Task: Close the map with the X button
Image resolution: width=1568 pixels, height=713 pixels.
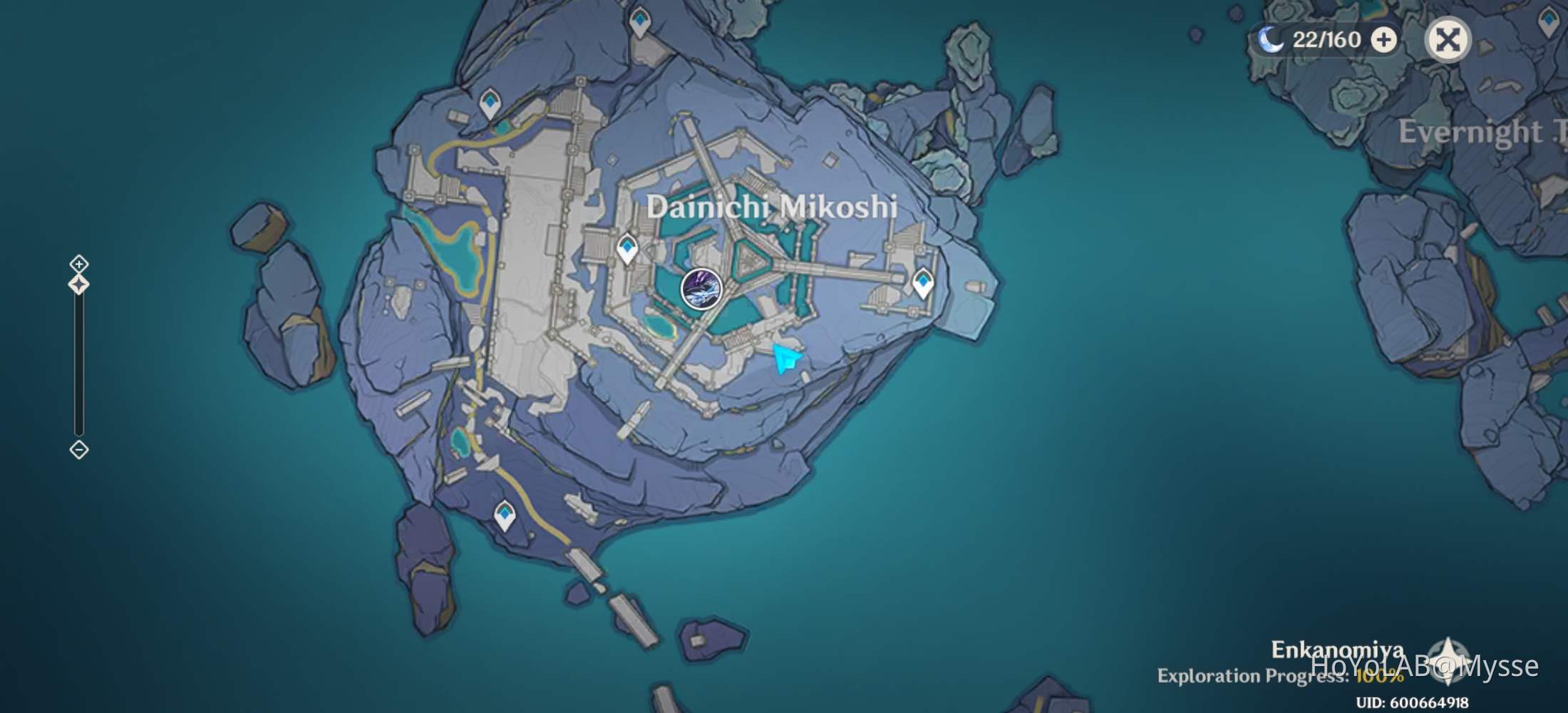Action: (x=1447, y=41)
